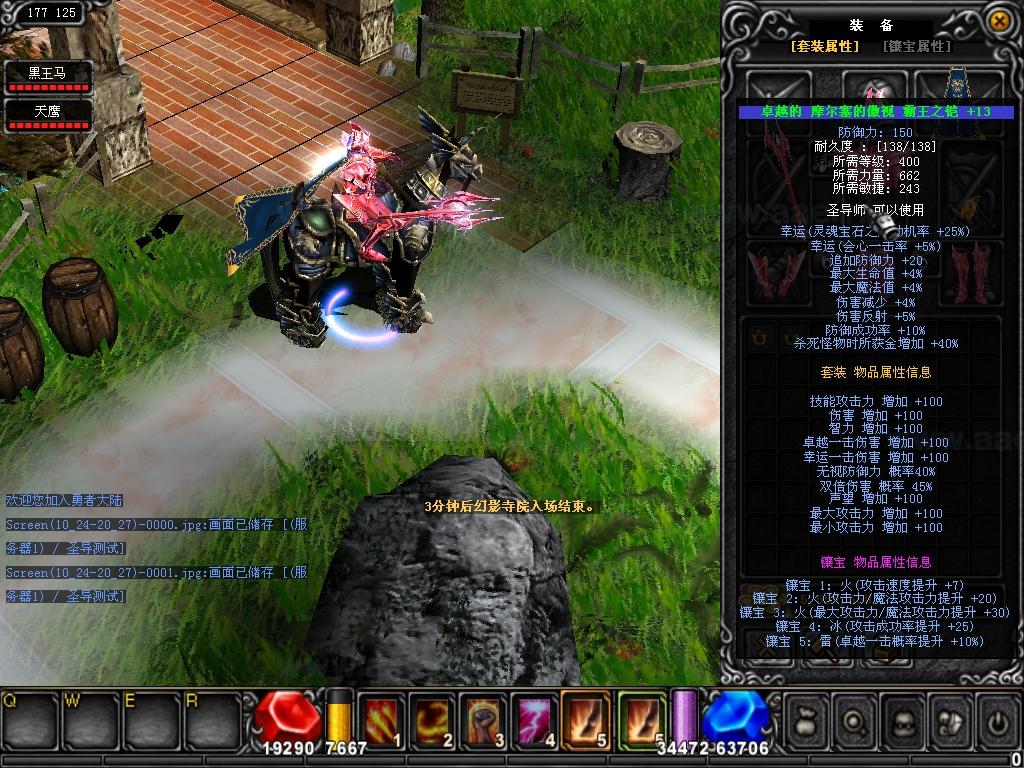The height and width of the screenshot is (768, 1024).
Task: Select the red gloves equipment slot
Action: tap(774, 273)
